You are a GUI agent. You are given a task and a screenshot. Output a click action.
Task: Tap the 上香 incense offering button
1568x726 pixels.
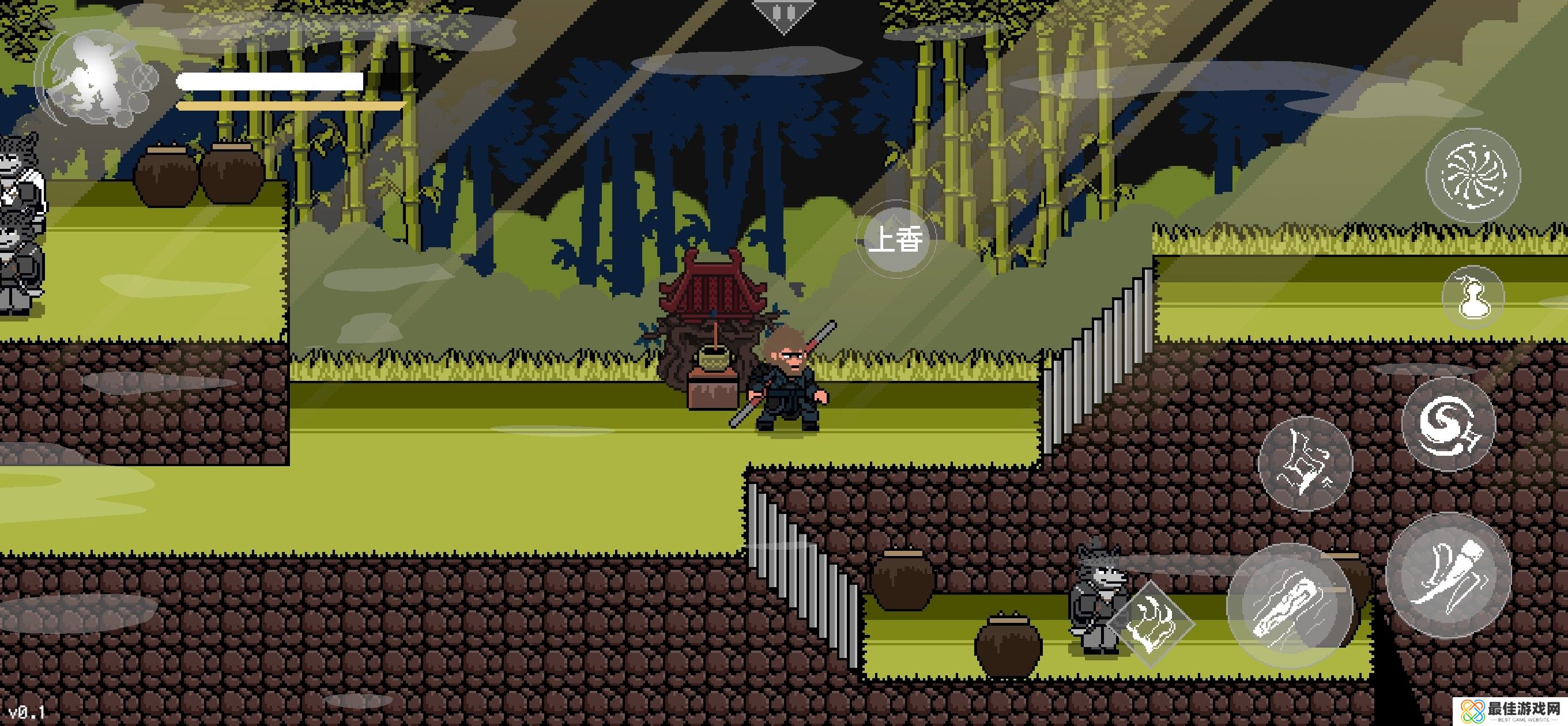coord(895,239)
